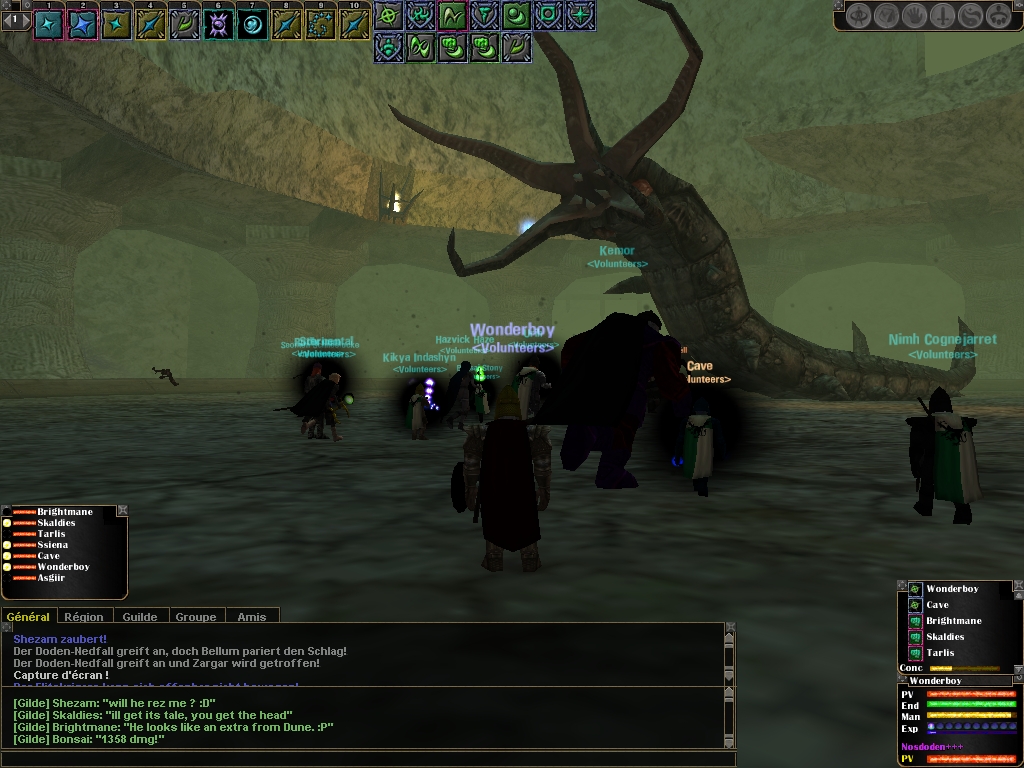
Task: Target Ssiena in the left member list
Action: [53, 545]
